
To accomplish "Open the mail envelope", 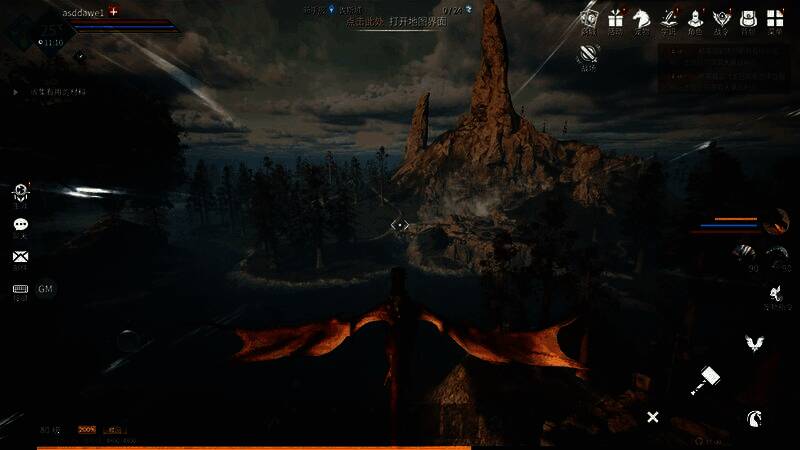I will click(20, 257).
